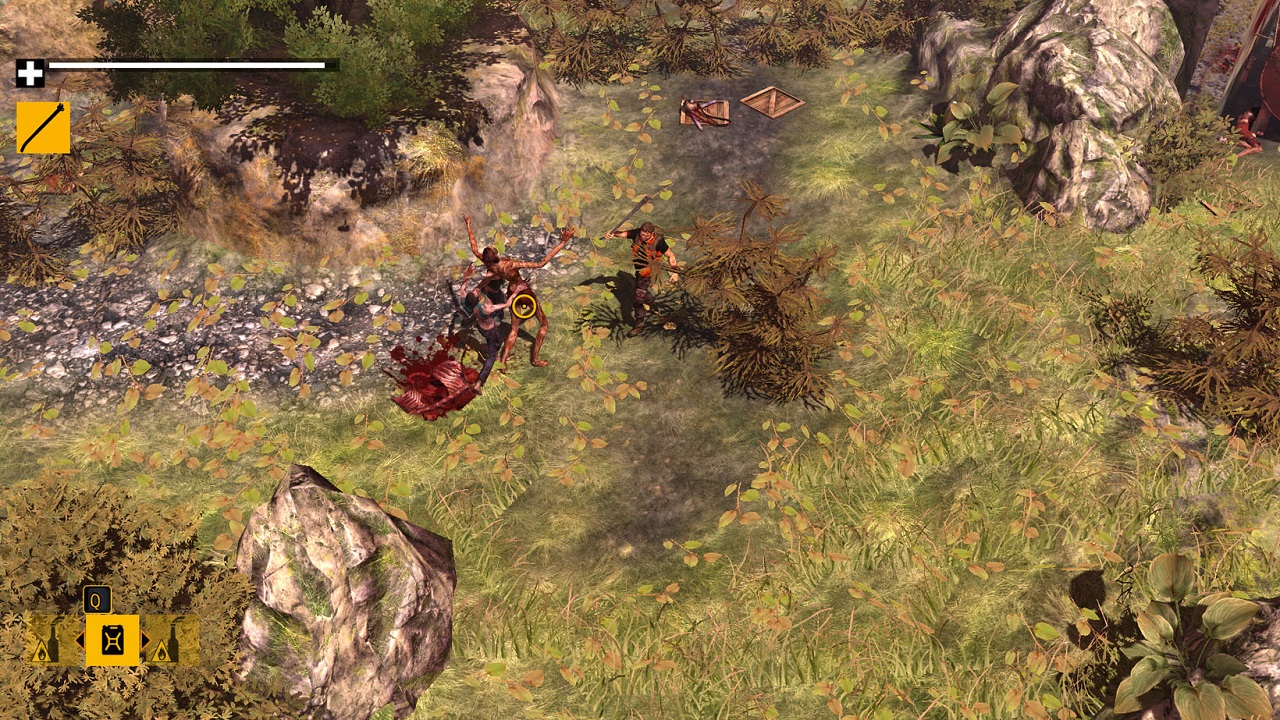Select the jerry can item slot
1280x720 pixels.
pyautogui.click(x=112, y=640)
